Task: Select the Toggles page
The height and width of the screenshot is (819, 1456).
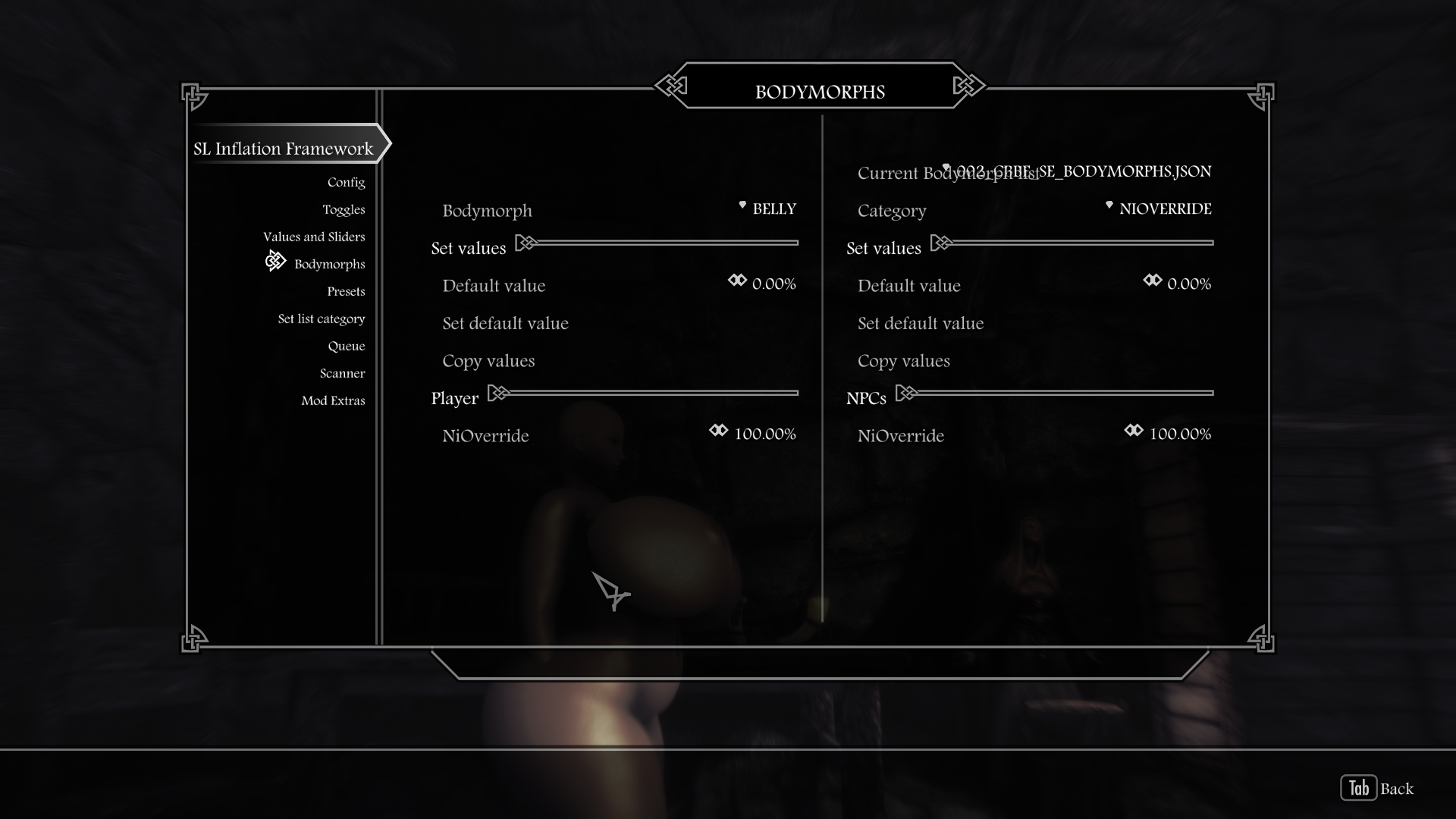Action: click(344, 210)
